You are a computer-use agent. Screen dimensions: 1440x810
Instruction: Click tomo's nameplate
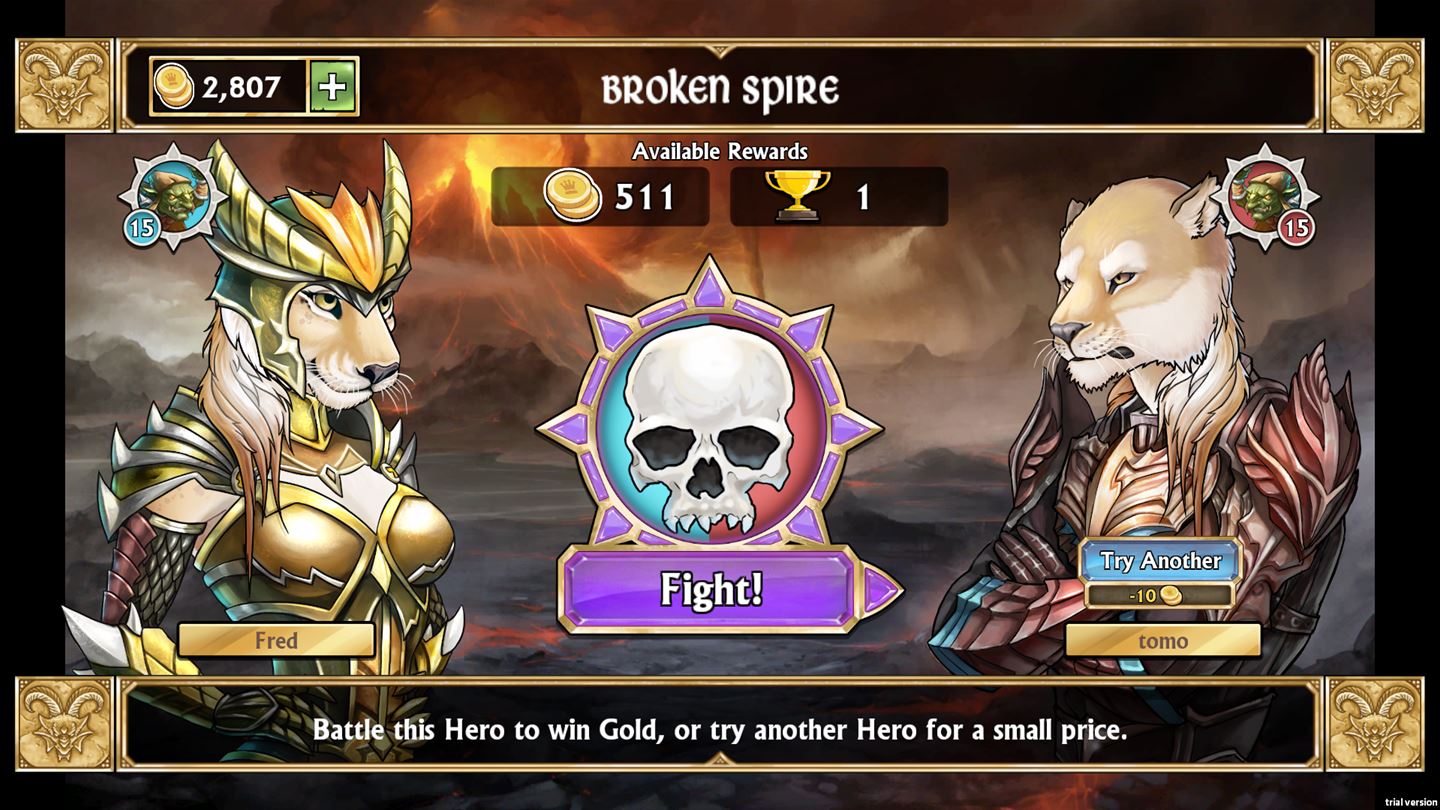coord(1163,641)
